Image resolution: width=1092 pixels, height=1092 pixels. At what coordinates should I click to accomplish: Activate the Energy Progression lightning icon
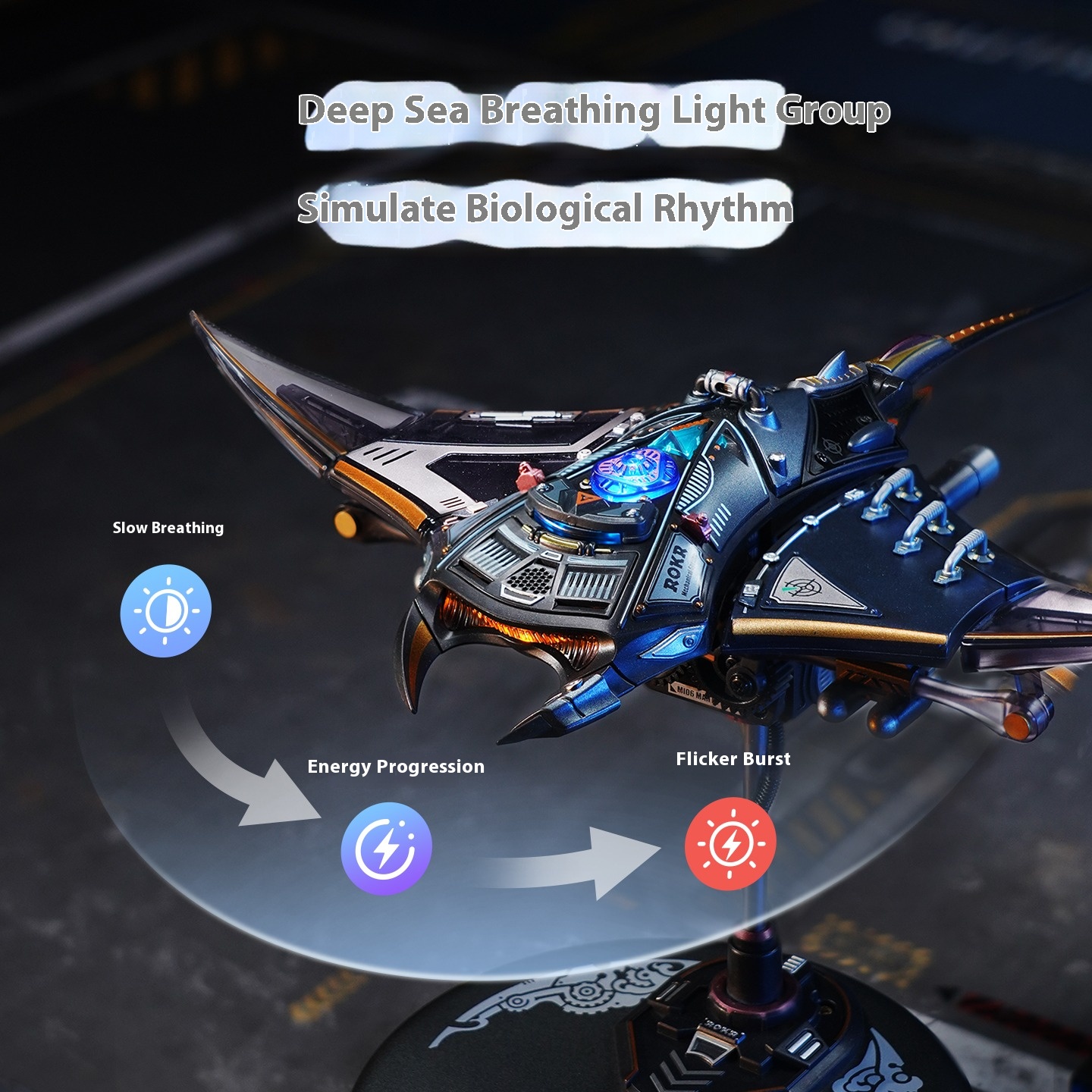tap(386, 848)
